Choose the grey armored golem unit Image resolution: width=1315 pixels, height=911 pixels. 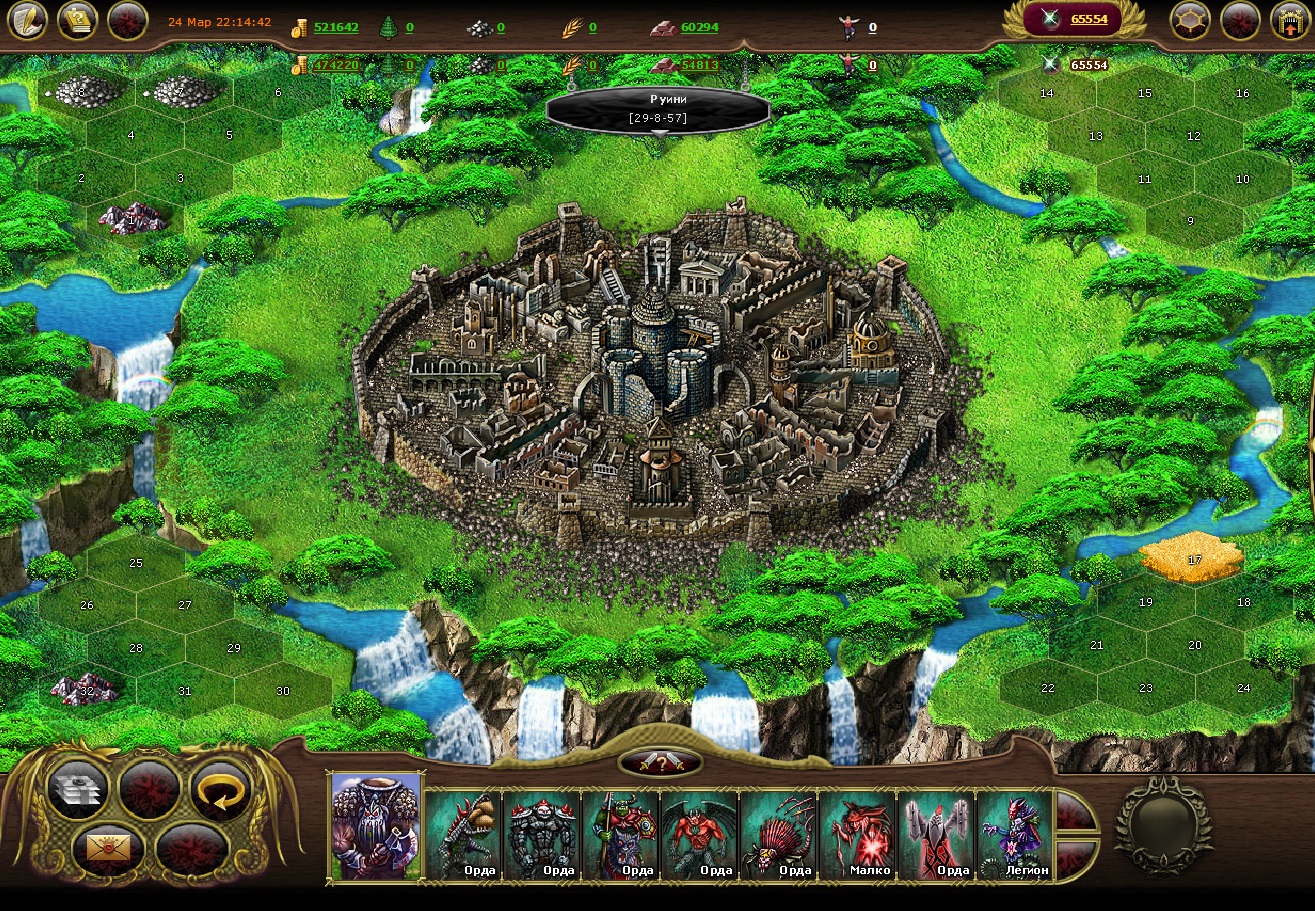[541, 835]
